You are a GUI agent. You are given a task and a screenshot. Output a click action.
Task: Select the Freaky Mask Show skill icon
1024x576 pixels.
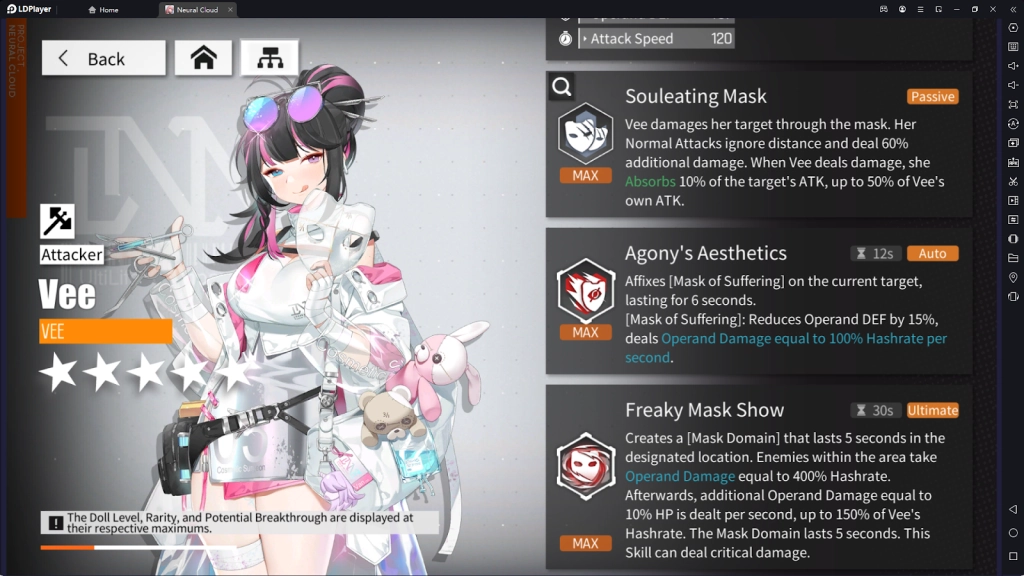585,466
